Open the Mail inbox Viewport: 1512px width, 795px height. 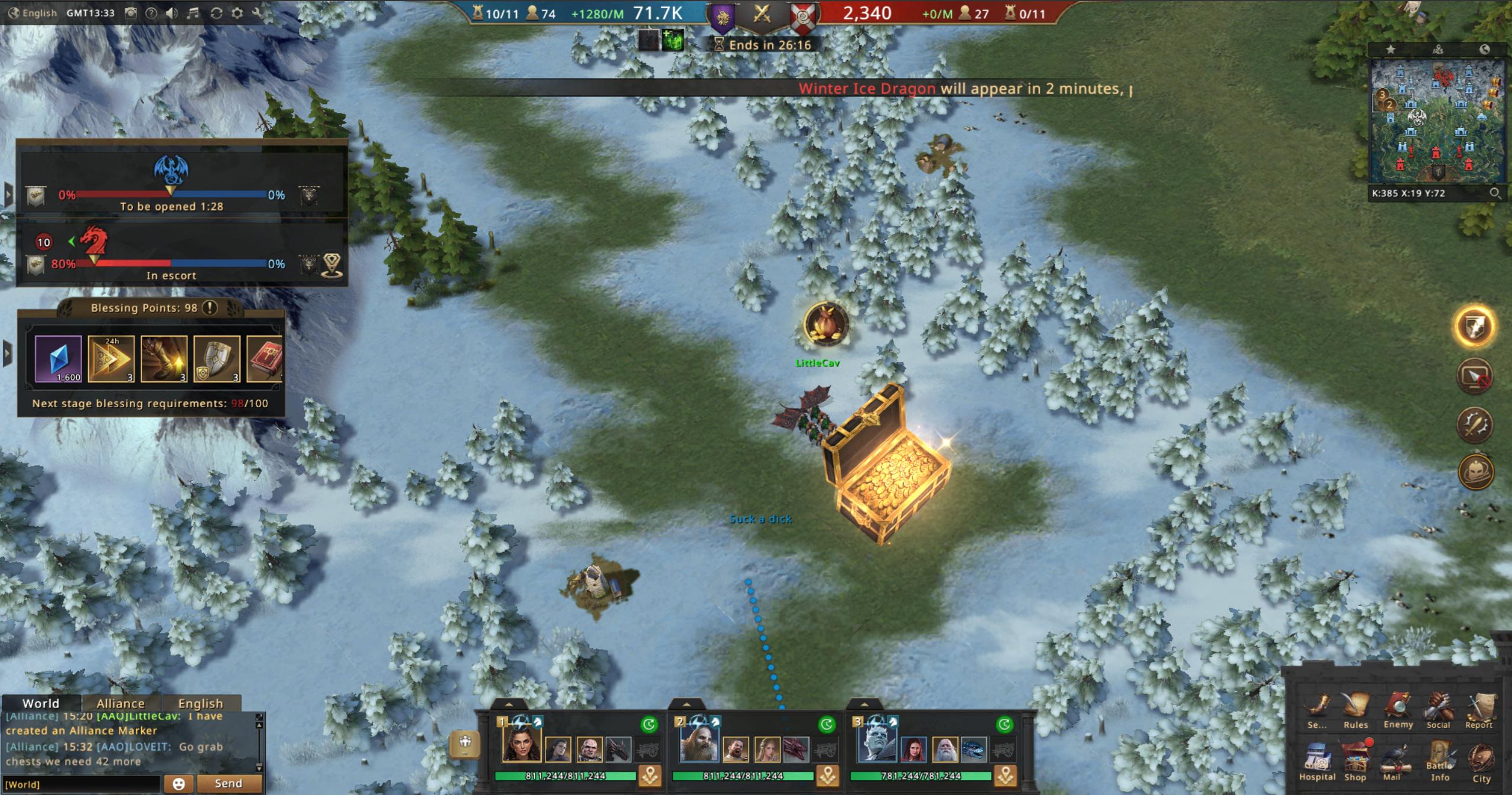pos(1393,761)
